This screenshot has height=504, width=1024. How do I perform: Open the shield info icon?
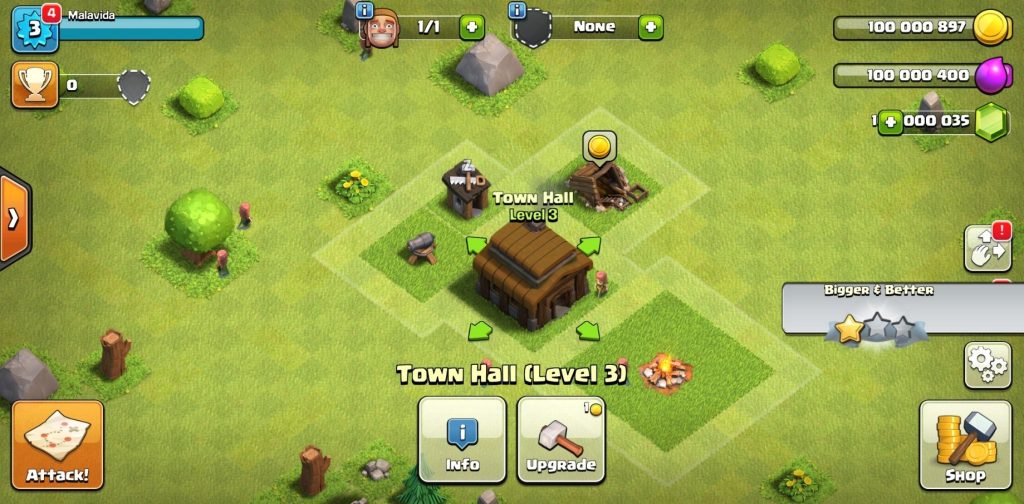click(517, 11)
